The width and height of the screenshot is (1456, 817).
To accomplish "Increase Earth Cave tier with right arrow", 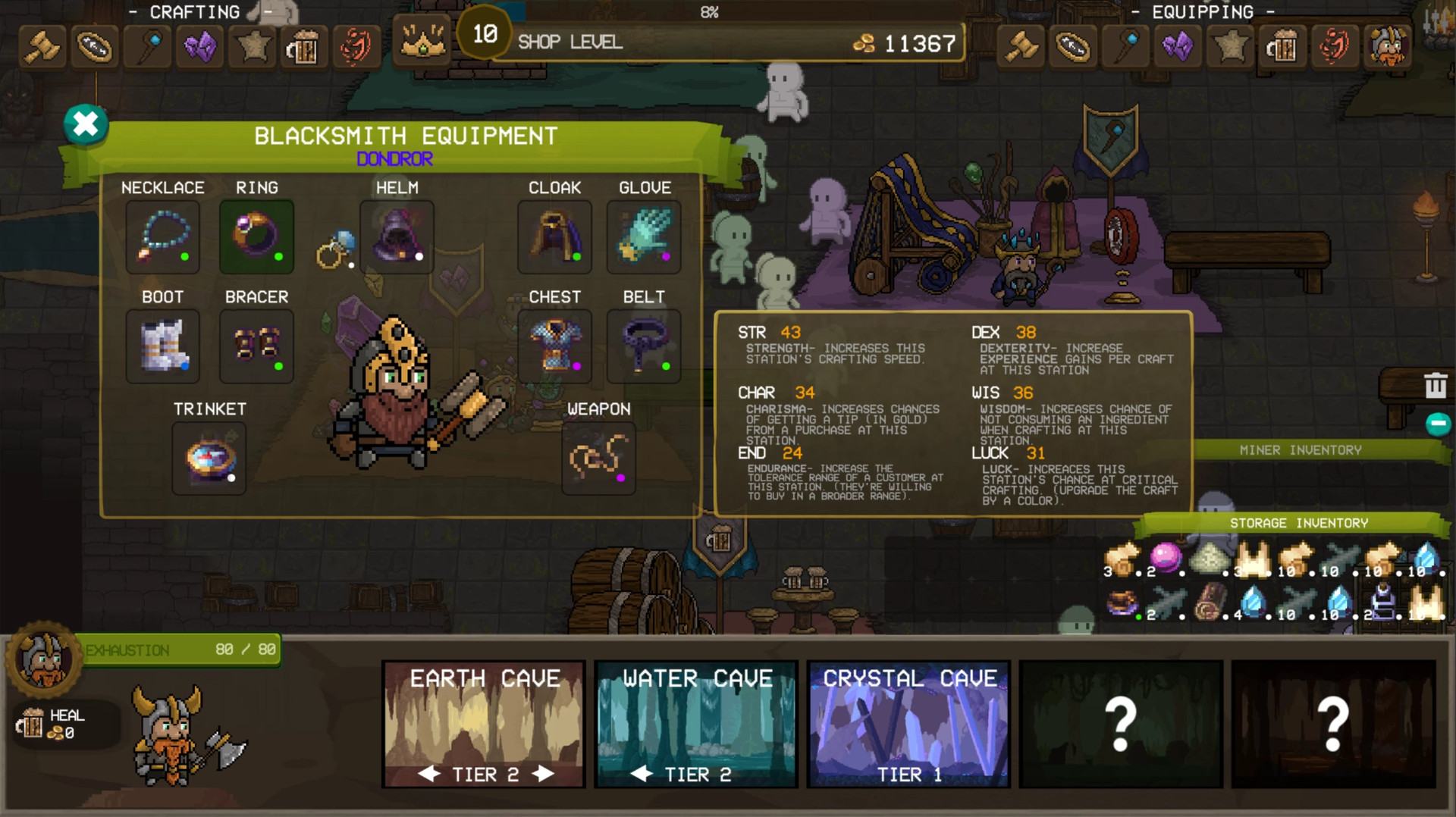I will point(543,774).
